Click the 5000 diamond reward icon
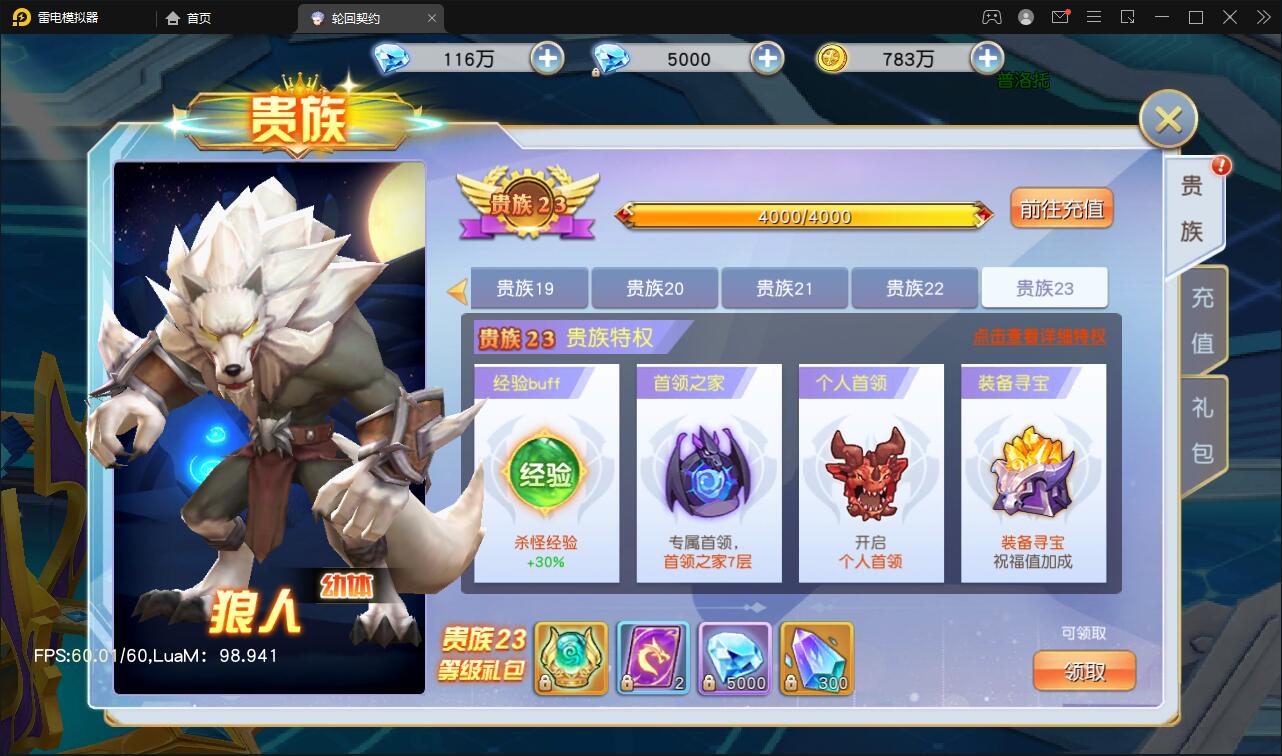Screen dimensions: 1282x756 (x=733, y=658)
